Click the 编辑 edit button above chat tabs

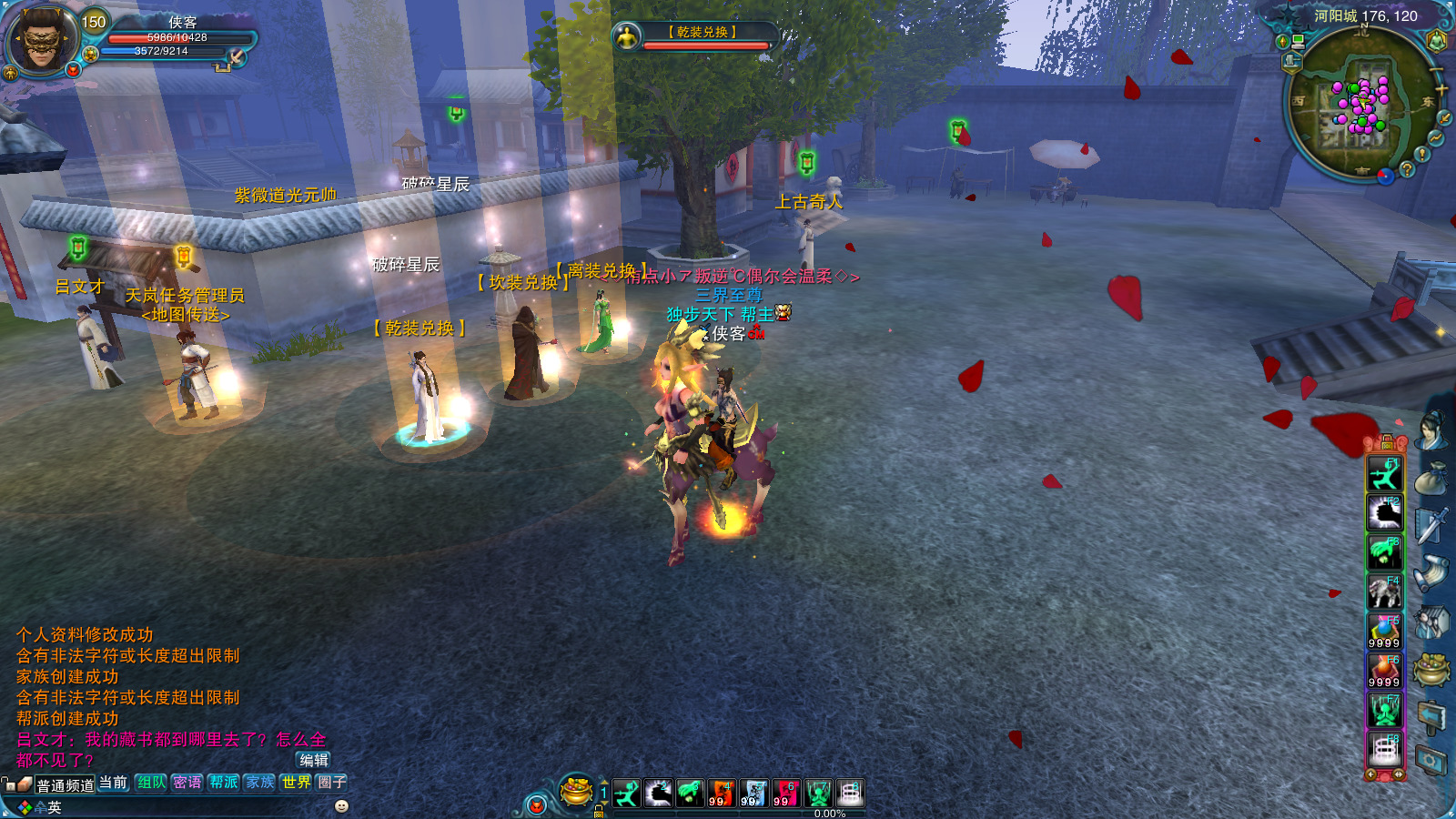tap(314, 760)
